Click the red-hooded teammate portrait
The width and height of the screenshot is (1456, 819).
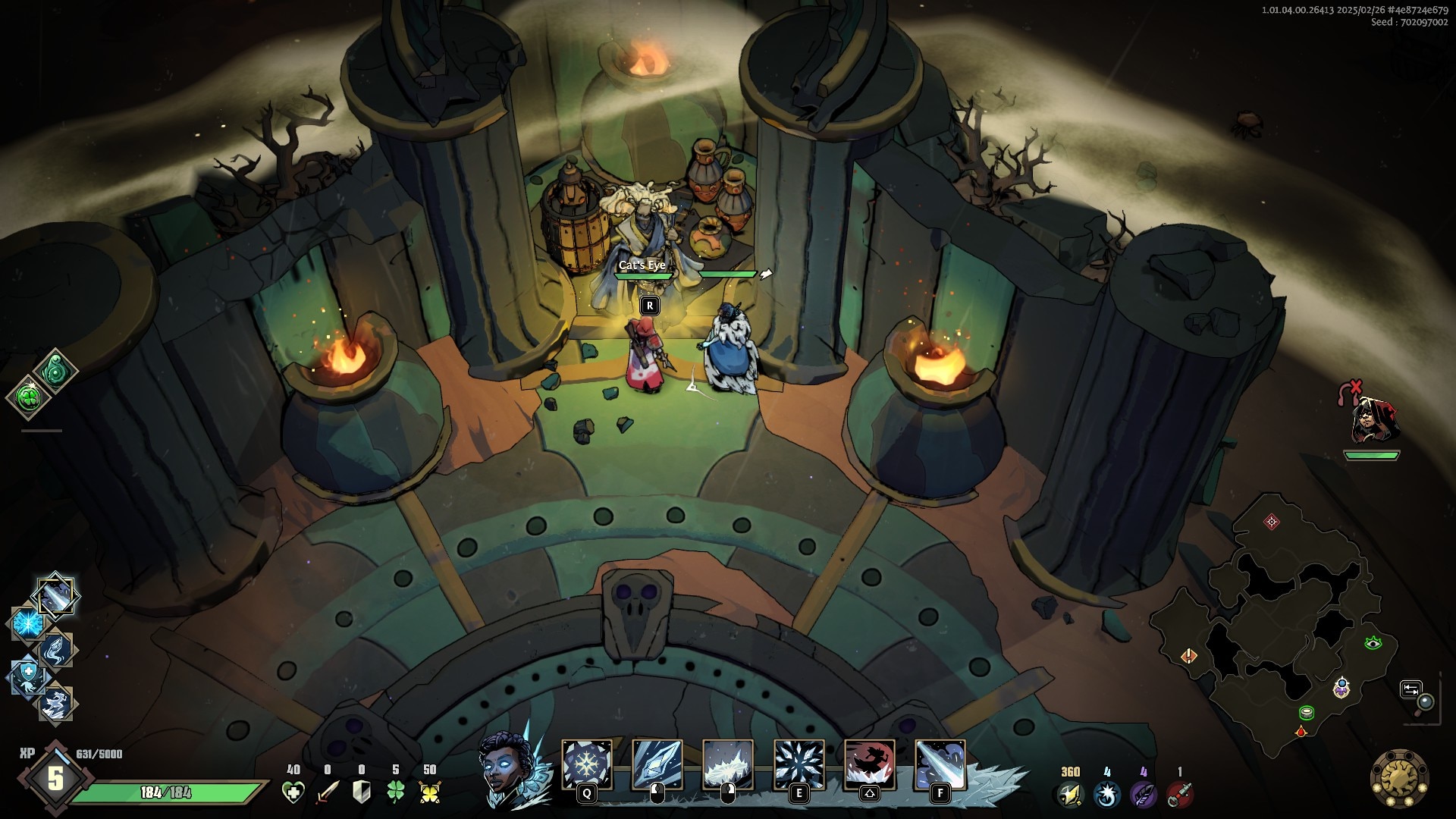(1371, 419)
